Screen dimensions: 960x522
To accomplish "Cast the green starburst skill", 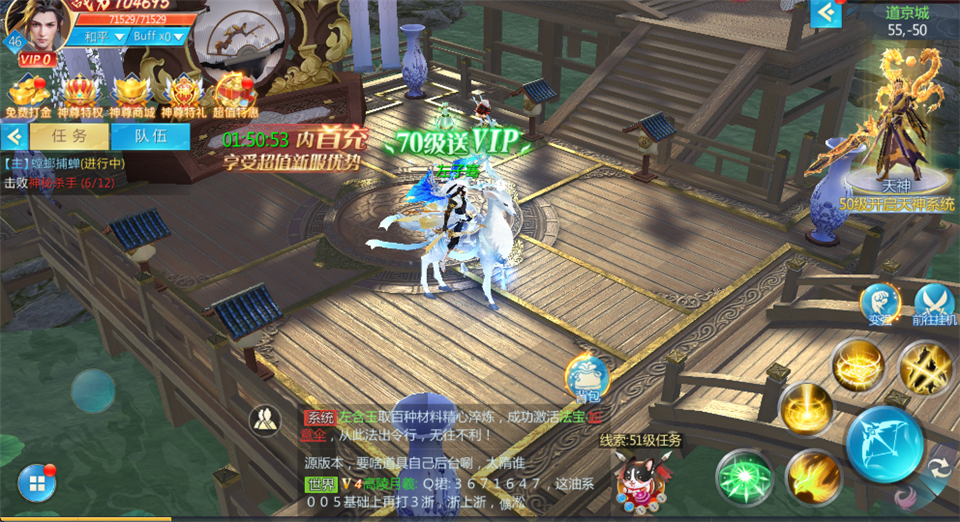I will pyautogui.click(x=744, y=477).
